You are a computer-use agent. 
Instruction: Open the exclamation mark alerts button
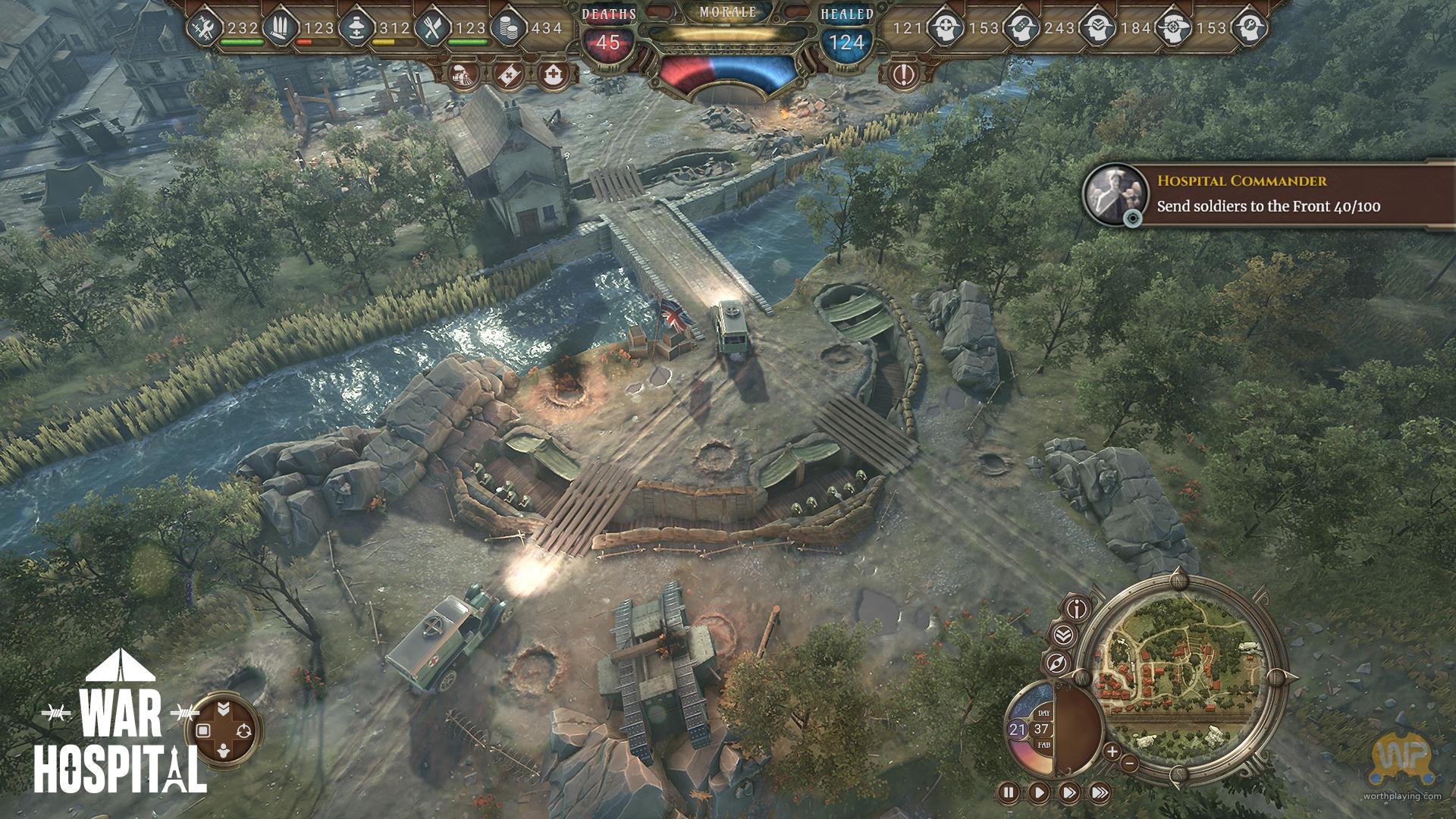click(903, 74)
